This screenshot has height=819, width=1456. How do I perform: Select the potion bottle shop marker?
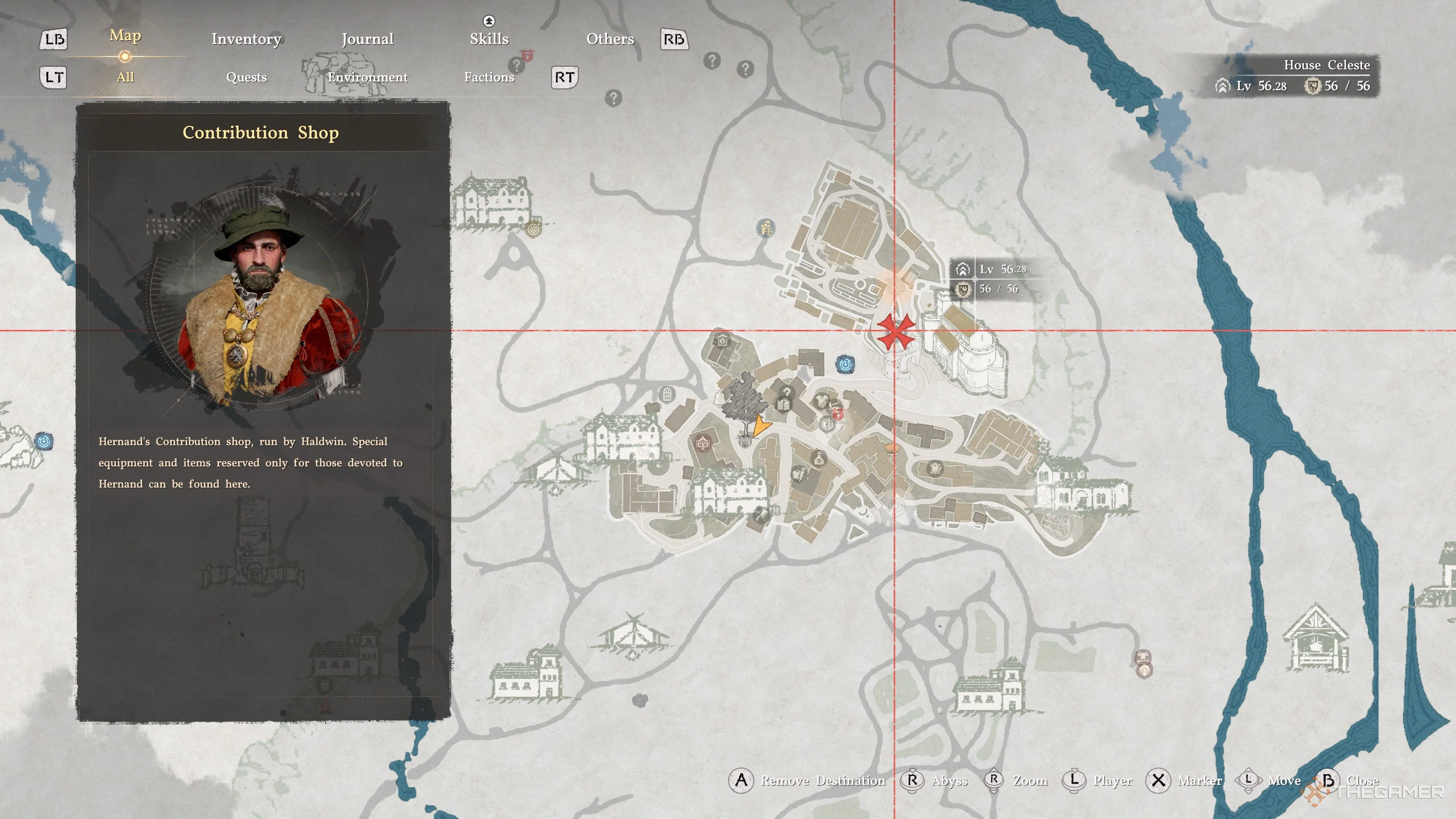tap(819, 458)
